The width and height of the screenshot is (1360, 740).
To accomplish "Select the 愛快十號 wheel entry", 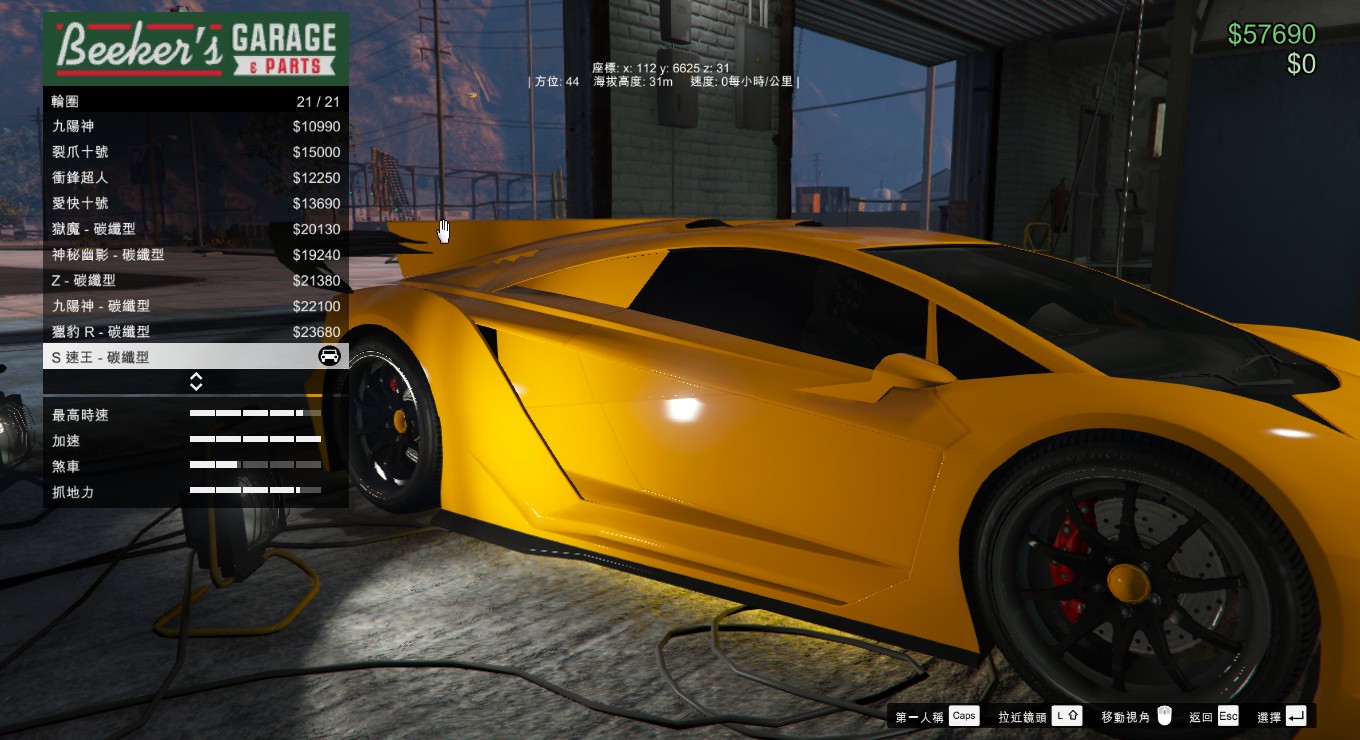I will coord(195,203).
